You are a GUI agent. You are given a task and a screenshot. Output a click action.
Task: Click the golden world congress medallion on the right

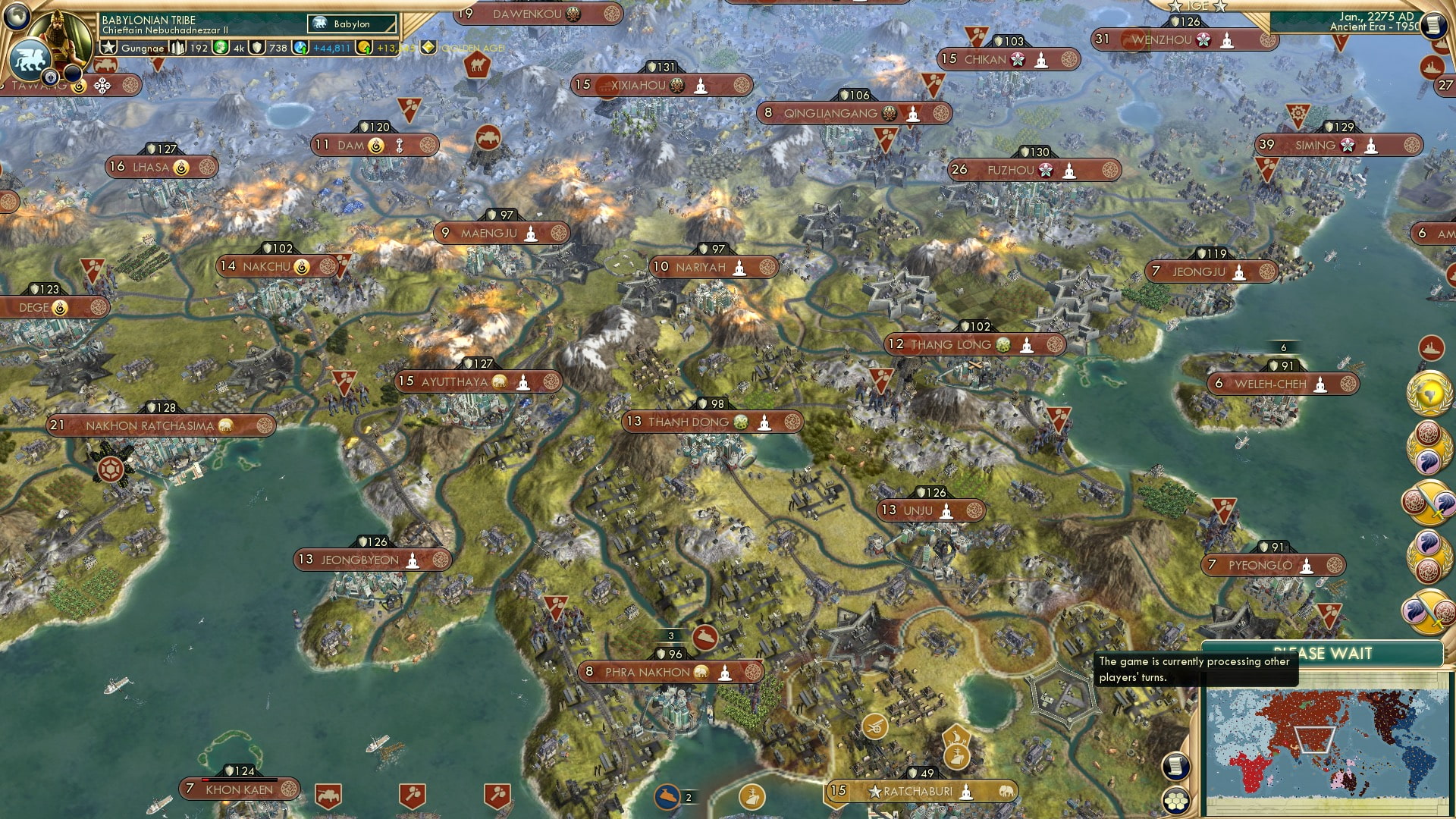pyautogui.click(x=1428, y=394)
